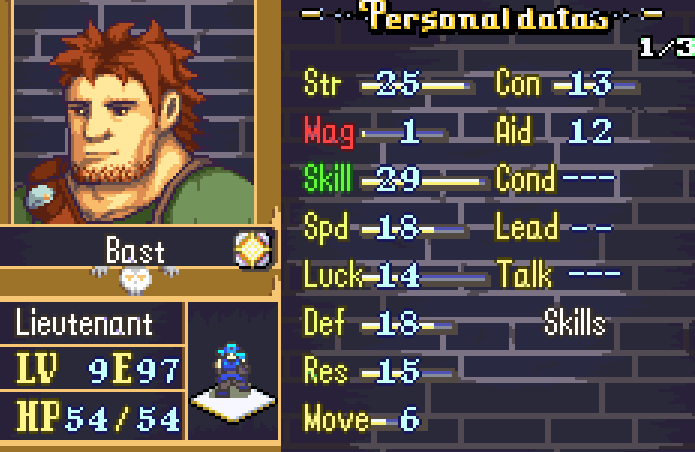Choose the Cond status entry
Screen dimensions: 695x452
coord(525,180)
